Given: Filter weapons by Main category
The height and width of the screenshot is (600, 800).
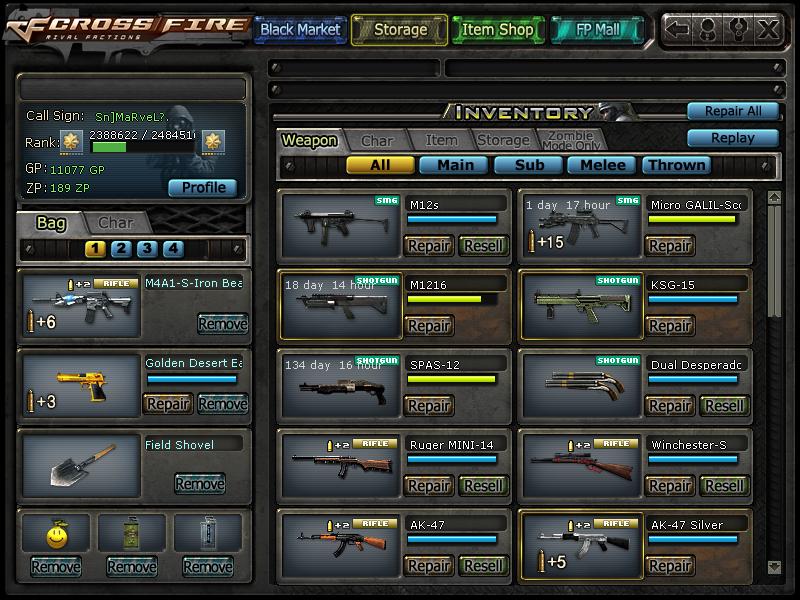Looking at the screenshot, I should pyautogui.click(x=454, y=165).
